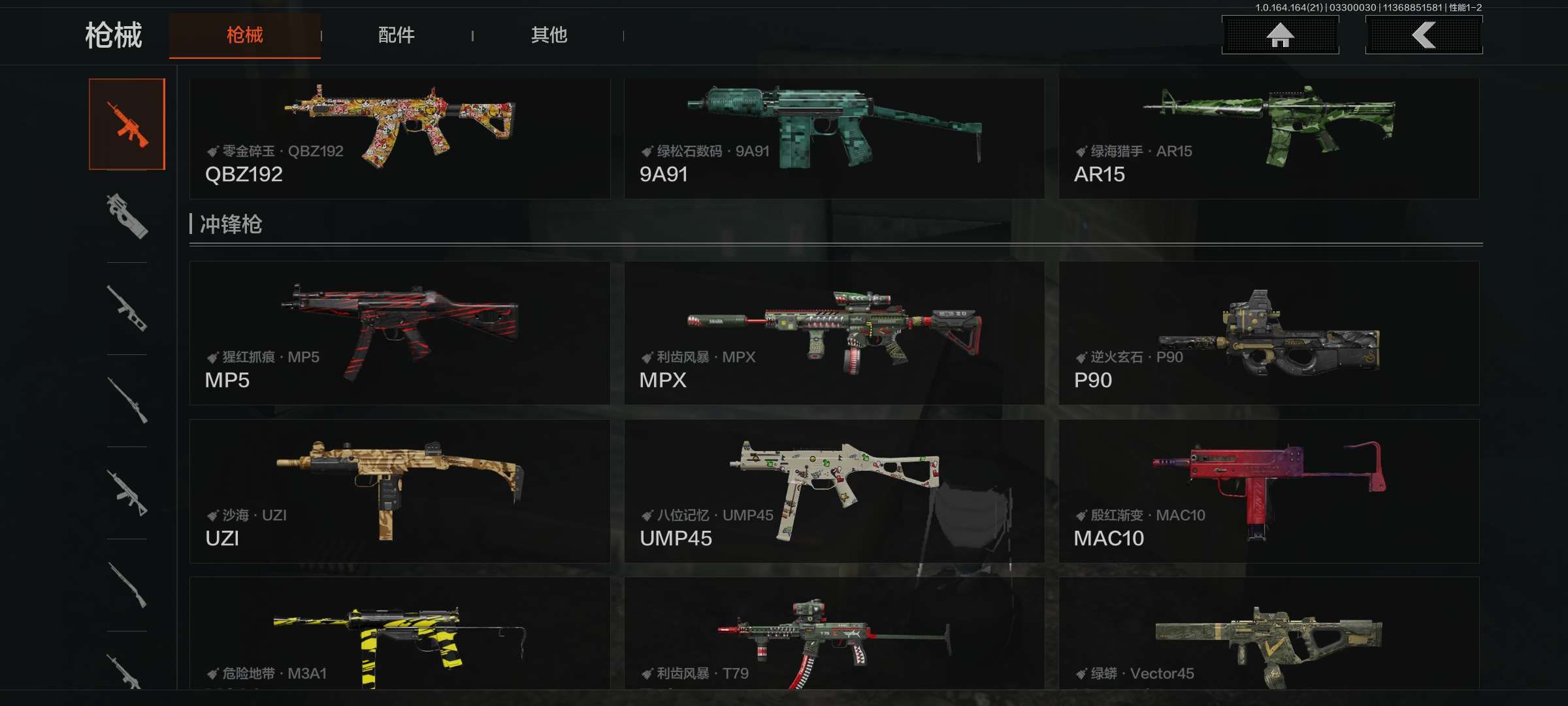Choose the MPX shark-teeth skin tile
1568x706 pixels.
point(834,333)
